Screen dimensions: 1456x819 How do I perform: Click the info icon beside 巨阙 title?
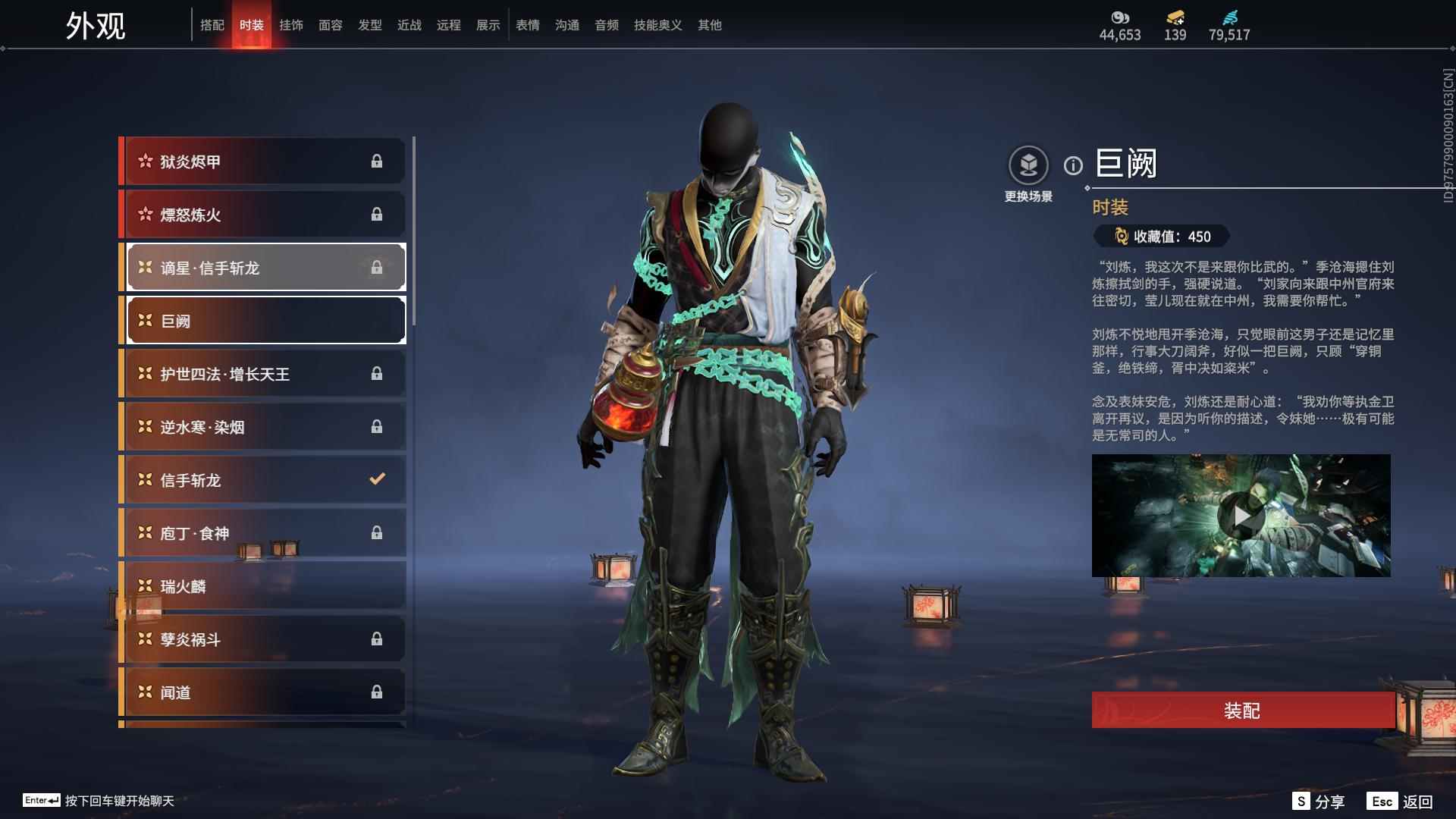pos(1073,165)
